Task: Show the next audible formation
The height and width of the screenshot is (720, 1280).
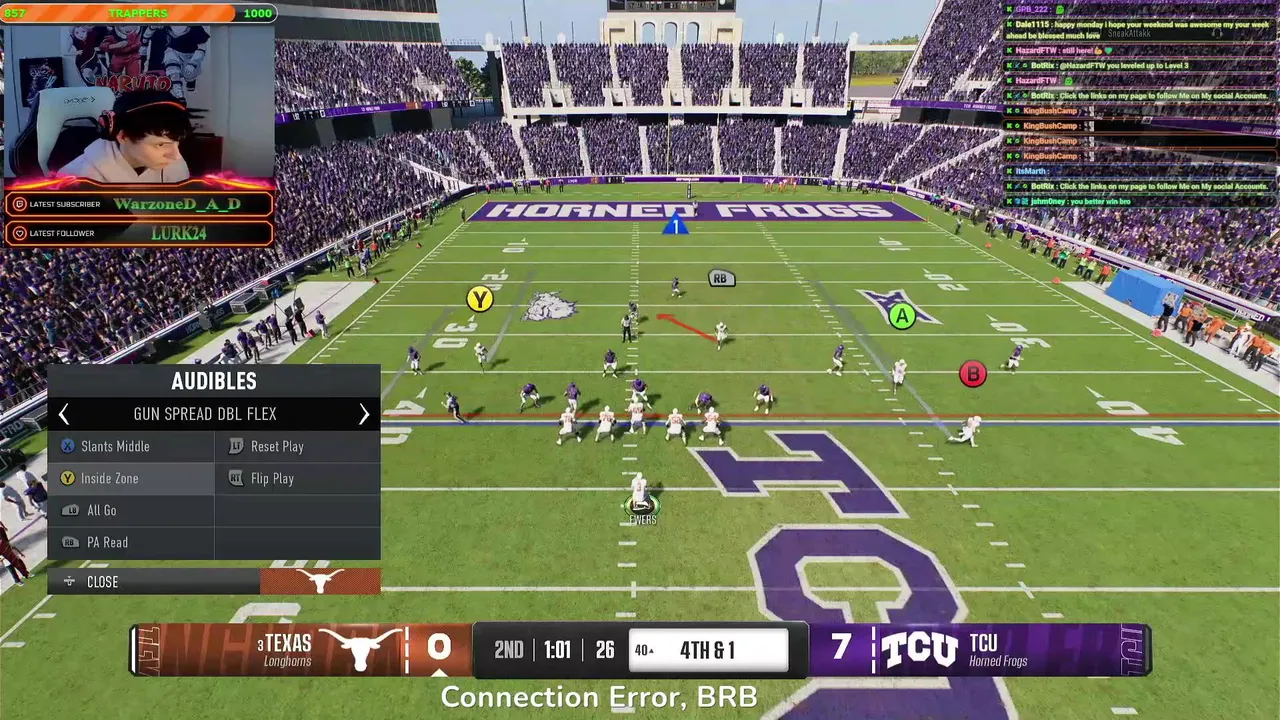Action: click(364, 414)
